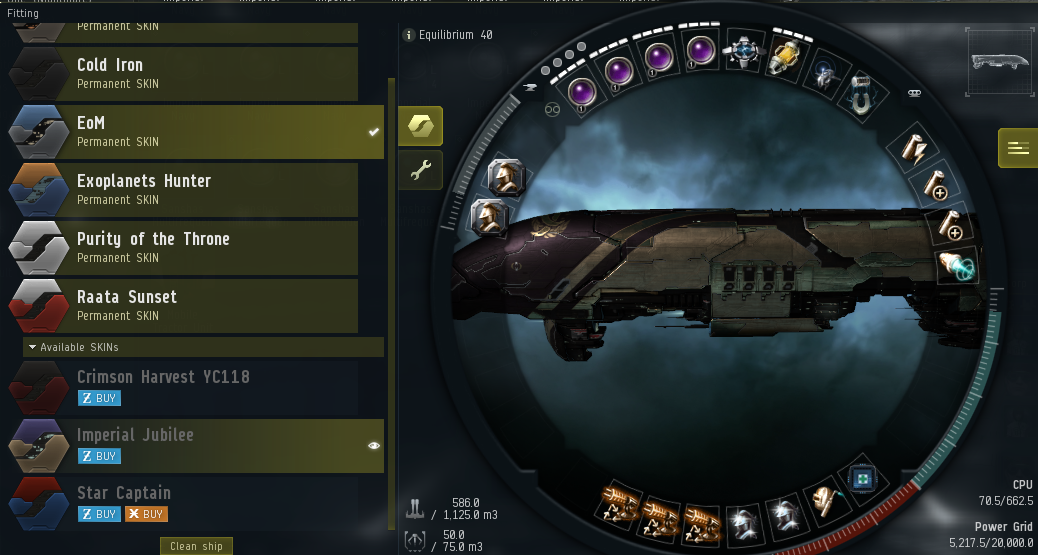Select the lightning bolt rig slot
This screenshot has height=555, width=1038.
tap(918, 148)
